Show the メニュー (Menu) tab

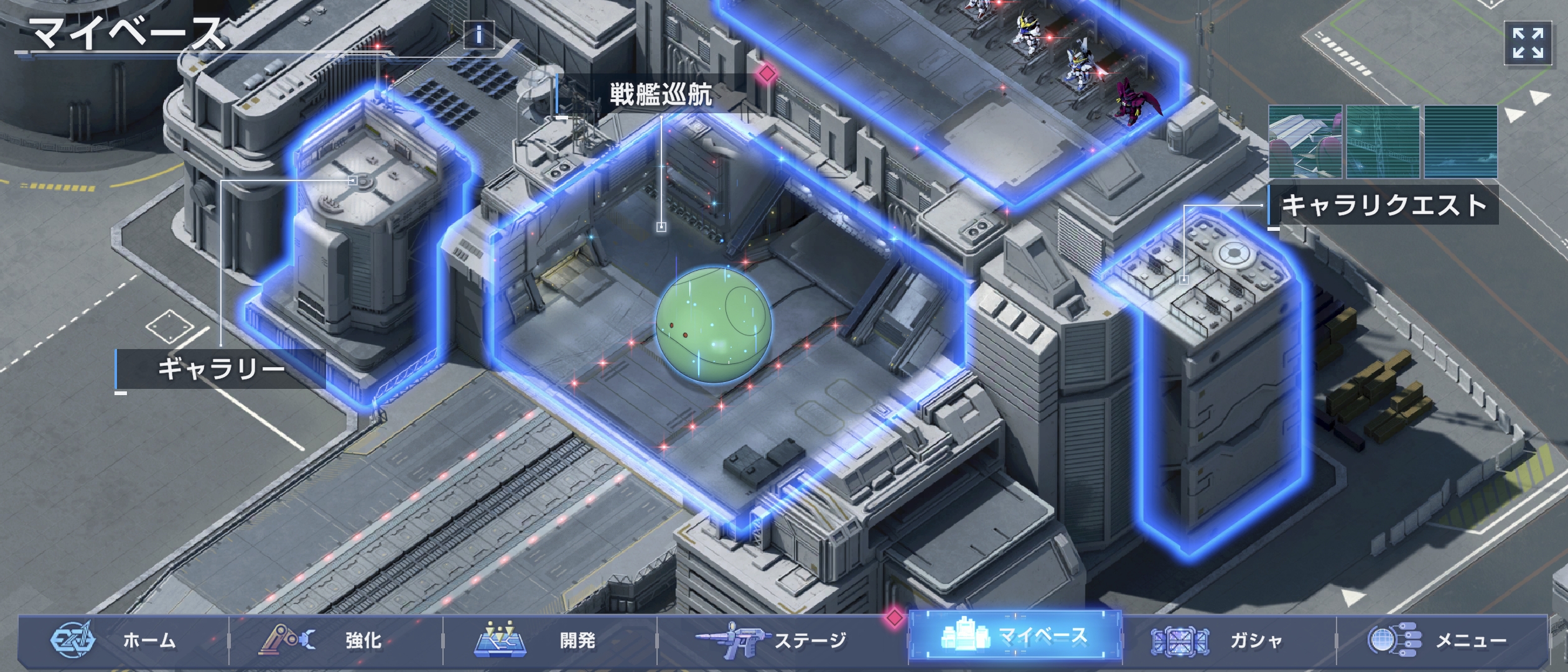tap(1442, 640)
